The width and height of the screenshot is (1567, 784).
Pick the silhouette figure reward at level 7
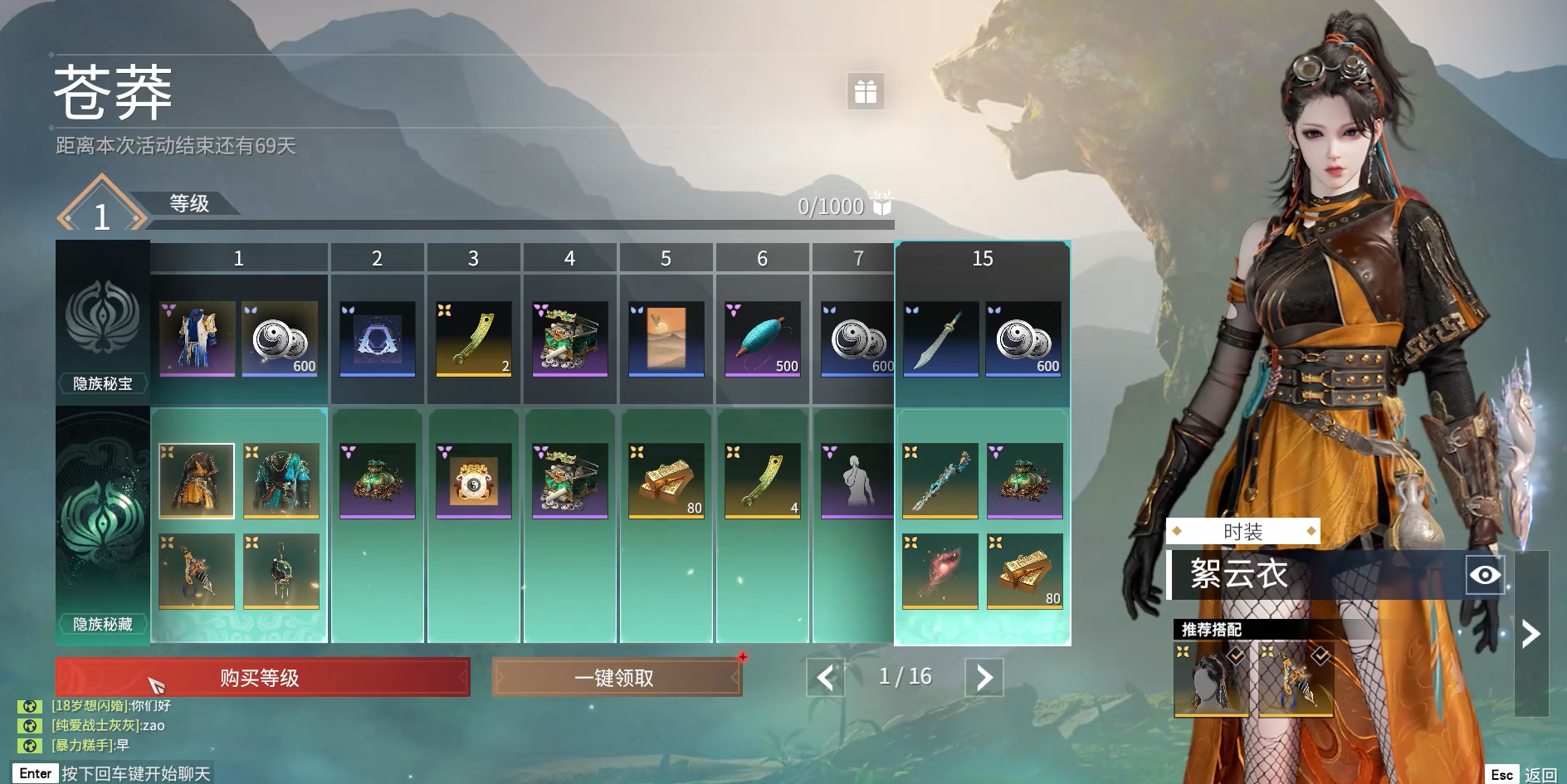(857, 481)
